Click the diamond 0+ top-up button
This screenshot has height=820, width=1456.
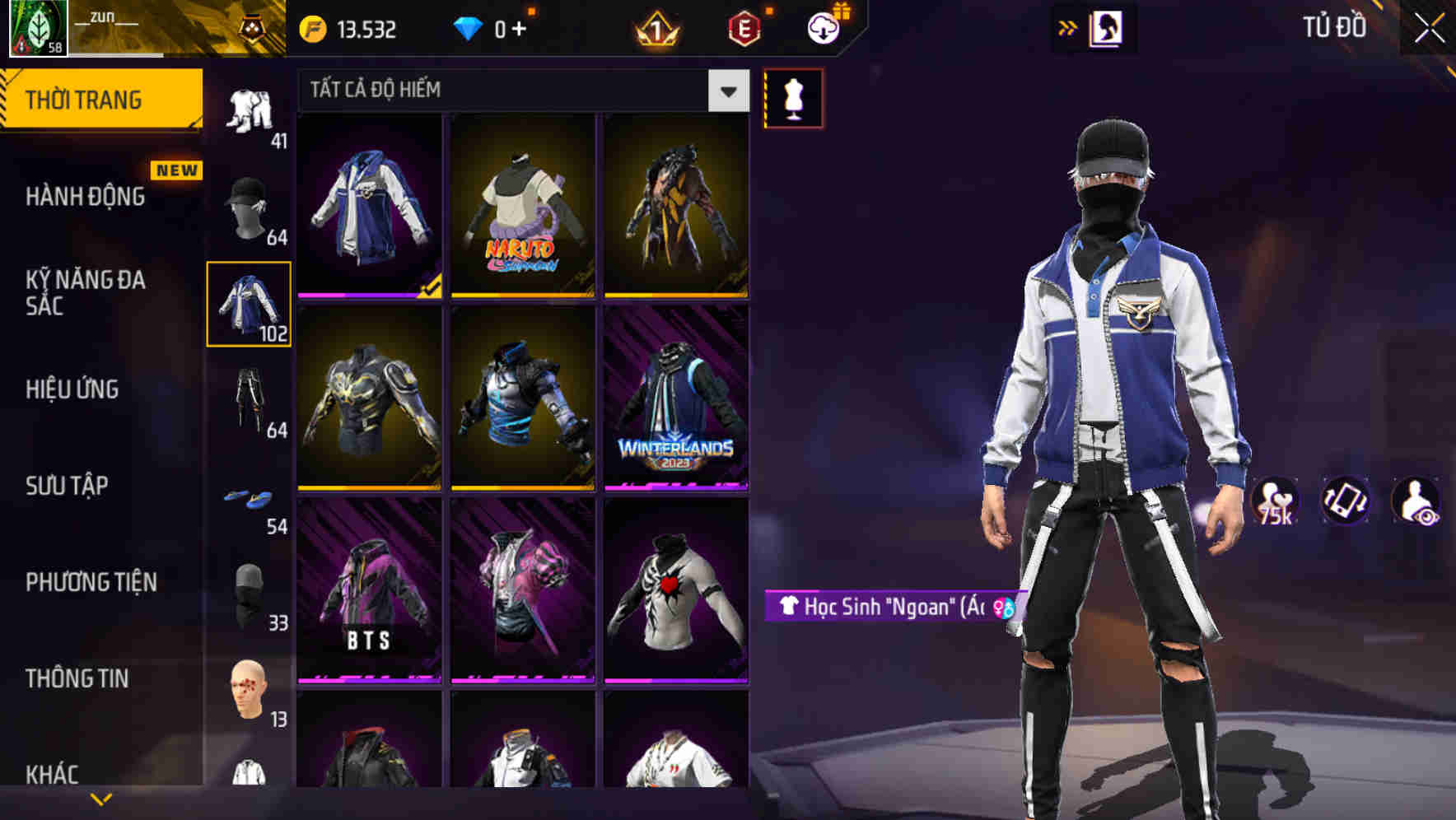[x=494, y=28]
